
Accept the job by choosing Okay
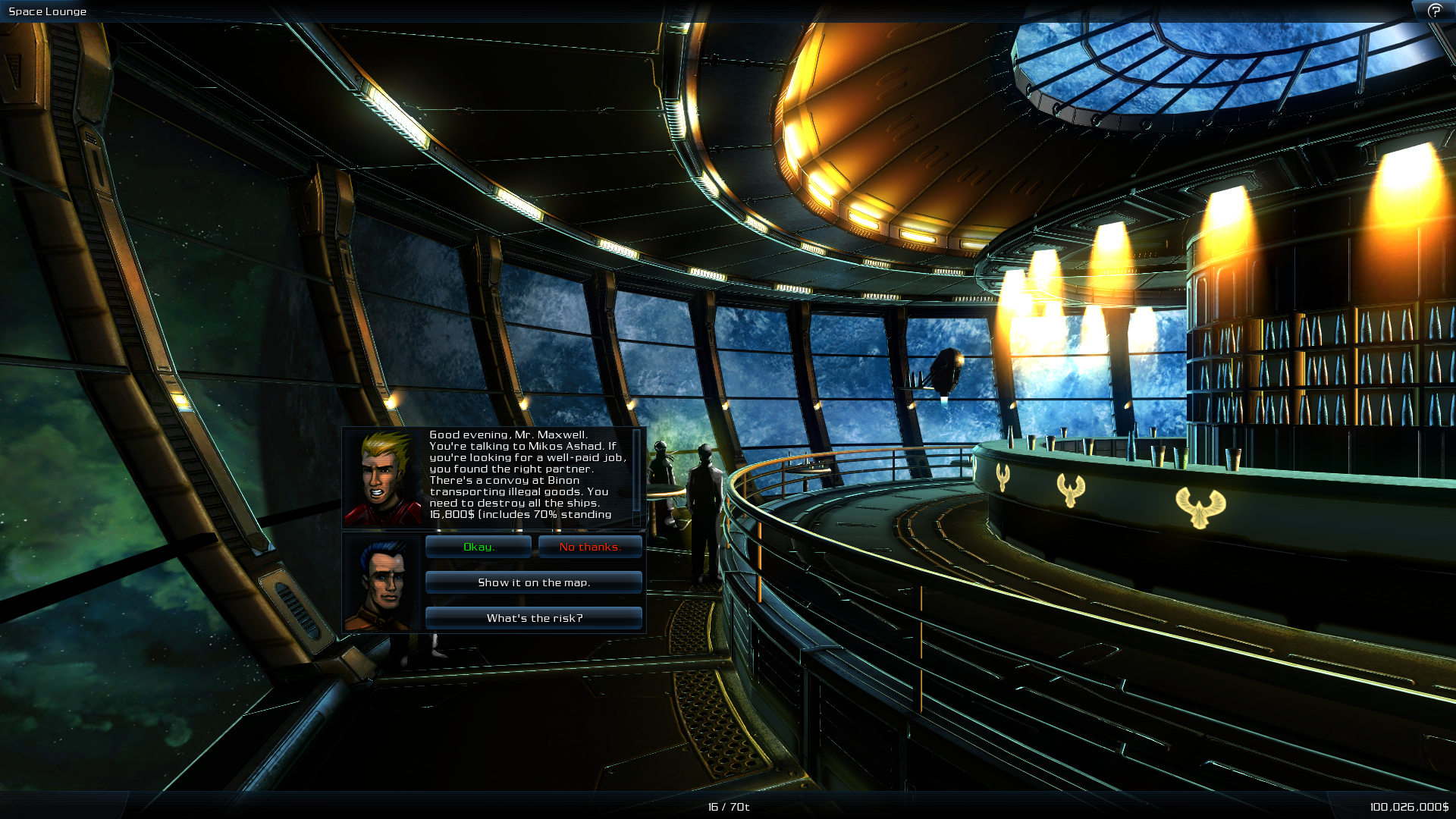pos(478,546)
